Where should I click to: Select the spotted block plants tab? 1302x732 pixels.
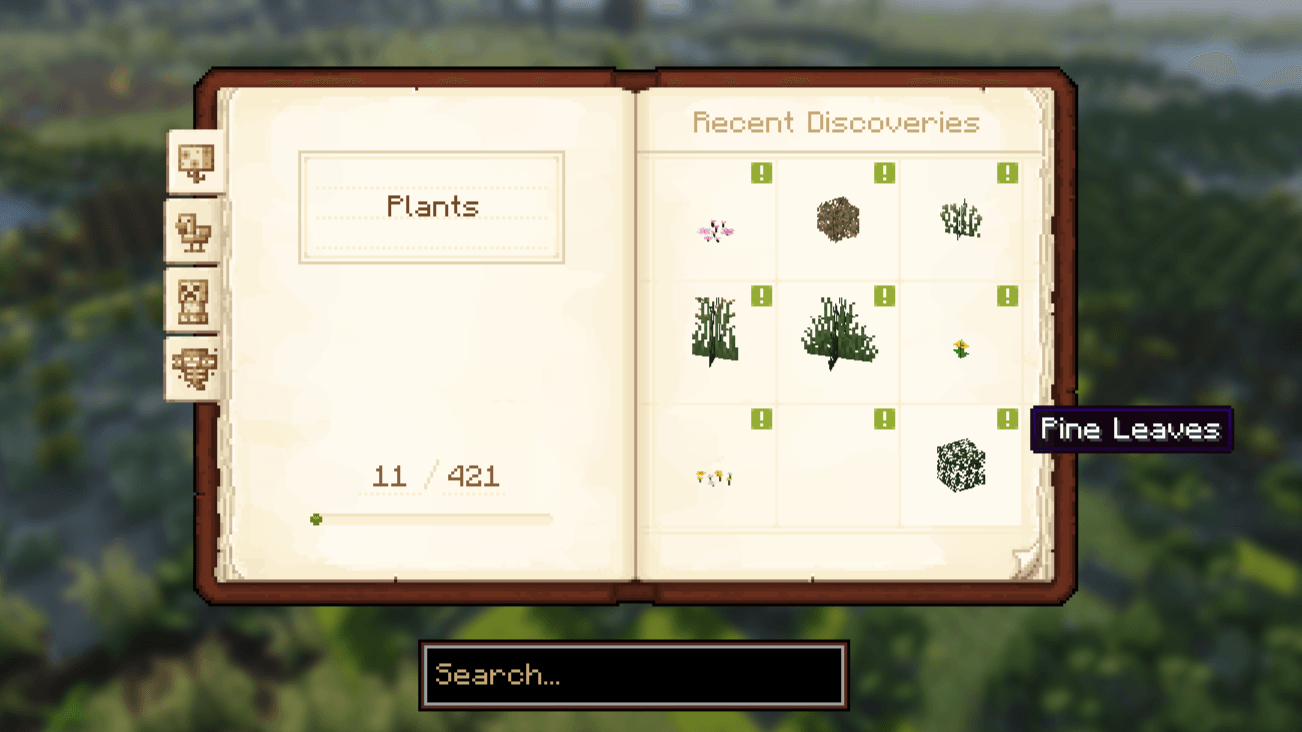196,162
